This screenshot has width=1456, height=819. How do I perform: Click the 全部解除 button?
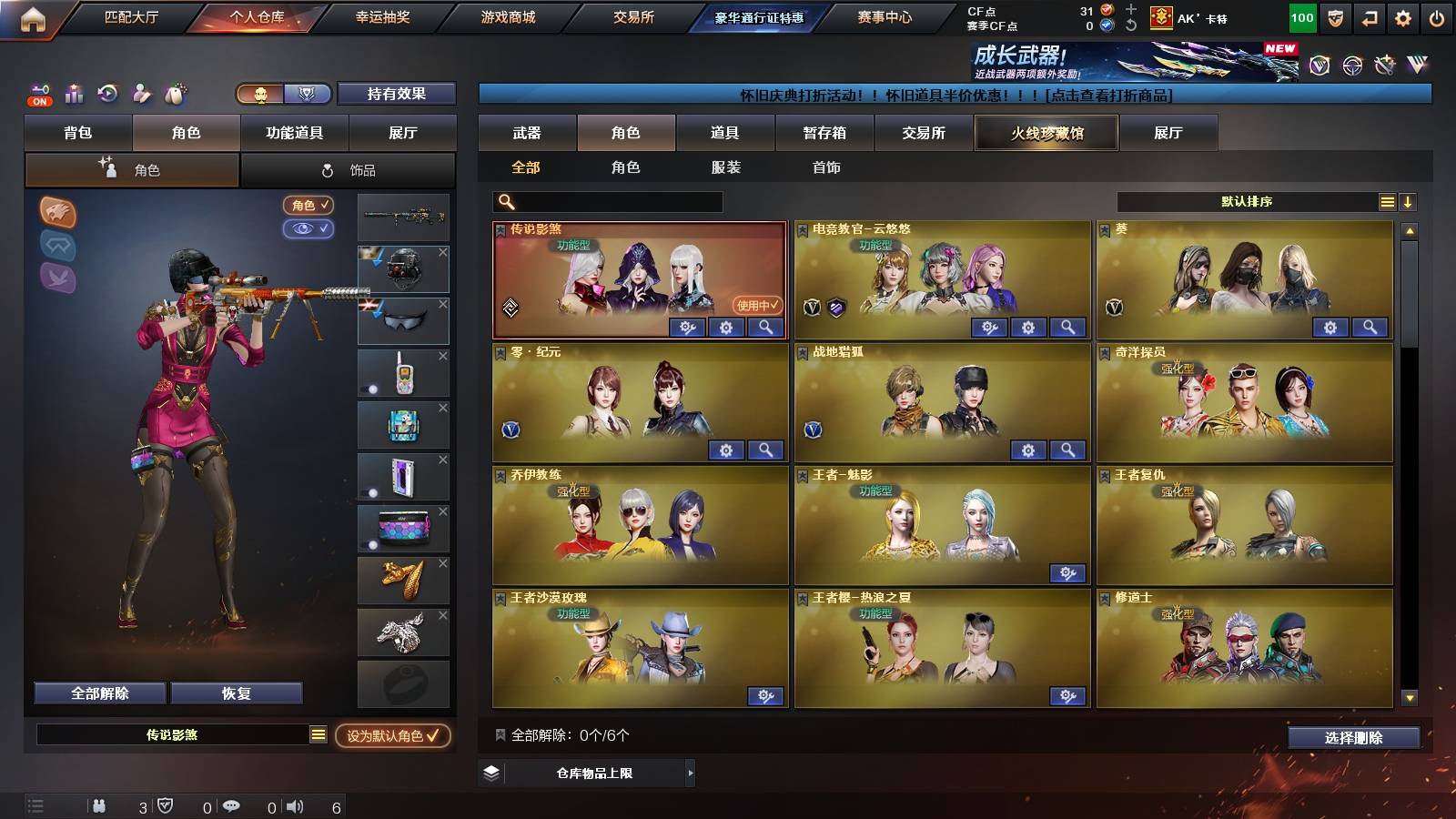98,693
